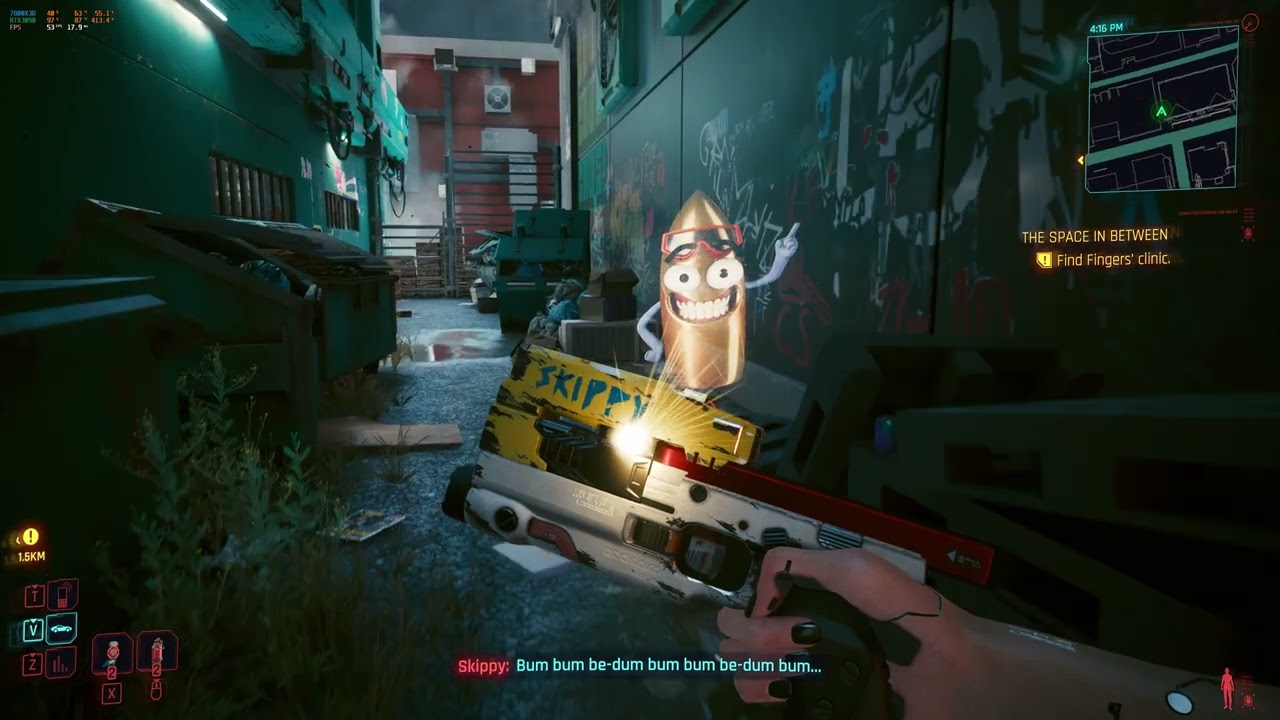Select the grenade consumable slot icon
The image size is (1280, 720).
coord(113,652)
